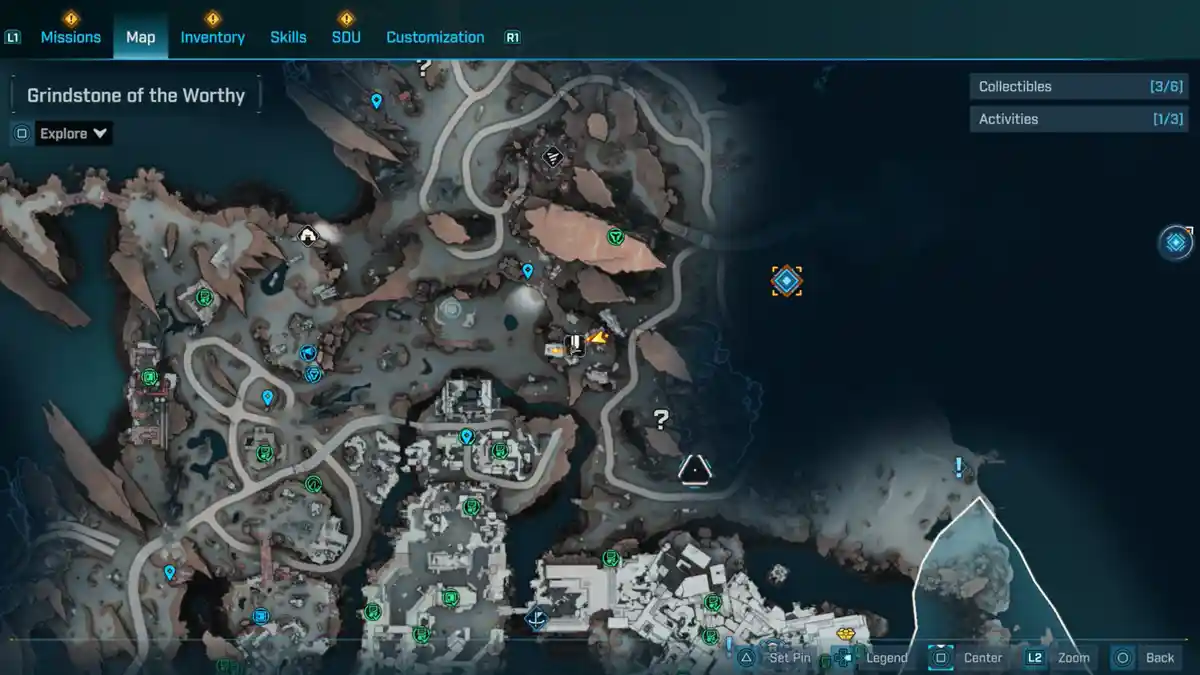The height and width of the screenshot is (675, 1200).
Task: Click the white house marker on map
Action: (308, 236)
